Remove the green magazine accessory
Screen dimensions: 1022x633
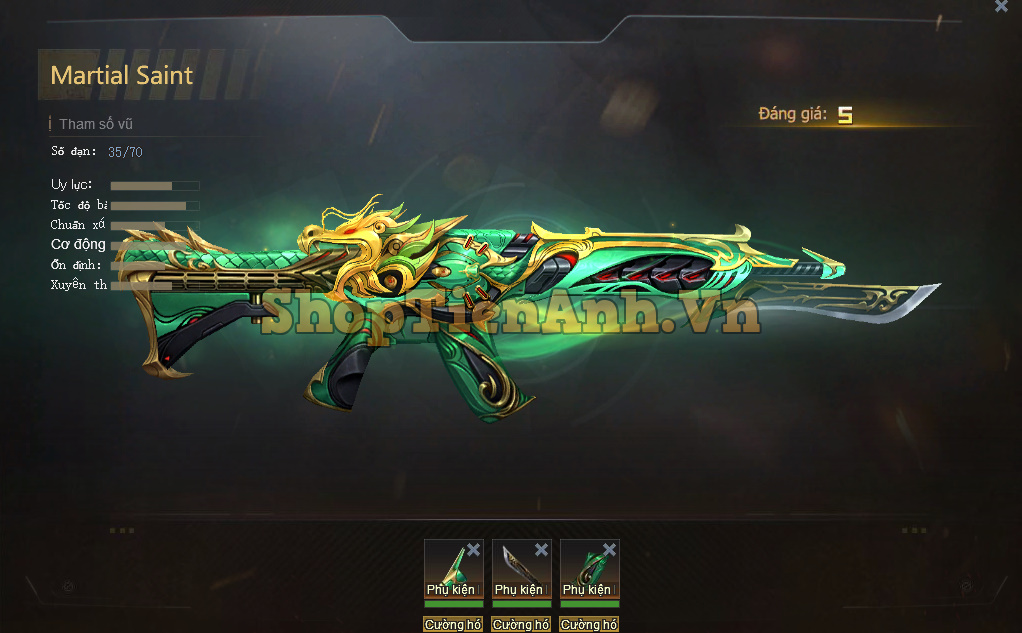(x=609, y=549)
